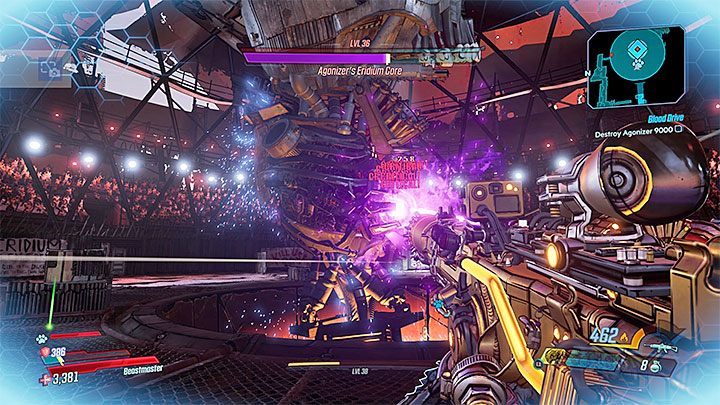Open the minimap in the corner

636,66
